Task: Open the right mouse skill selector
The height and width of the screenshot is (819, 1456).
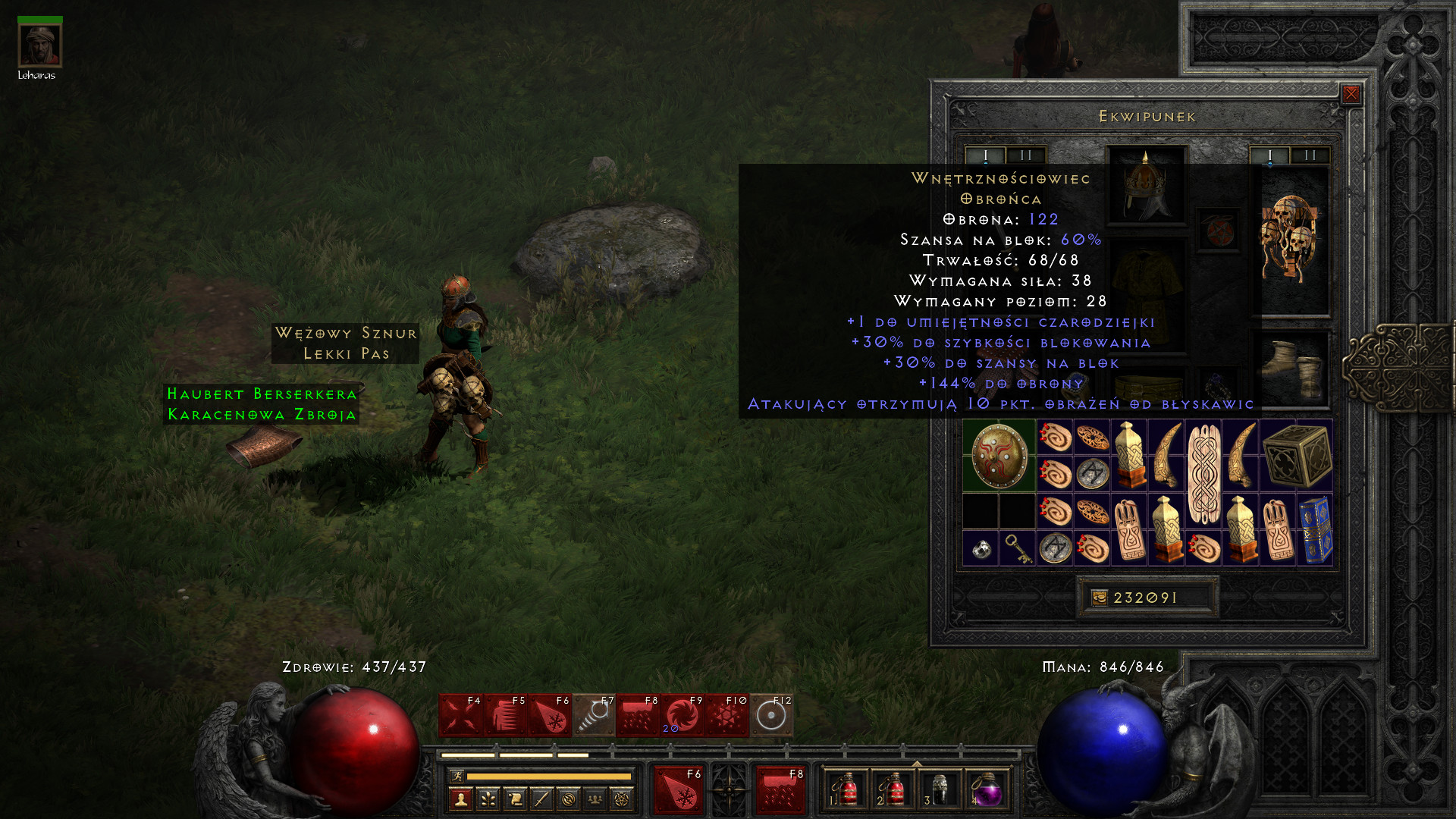Action: pos(780,789)
